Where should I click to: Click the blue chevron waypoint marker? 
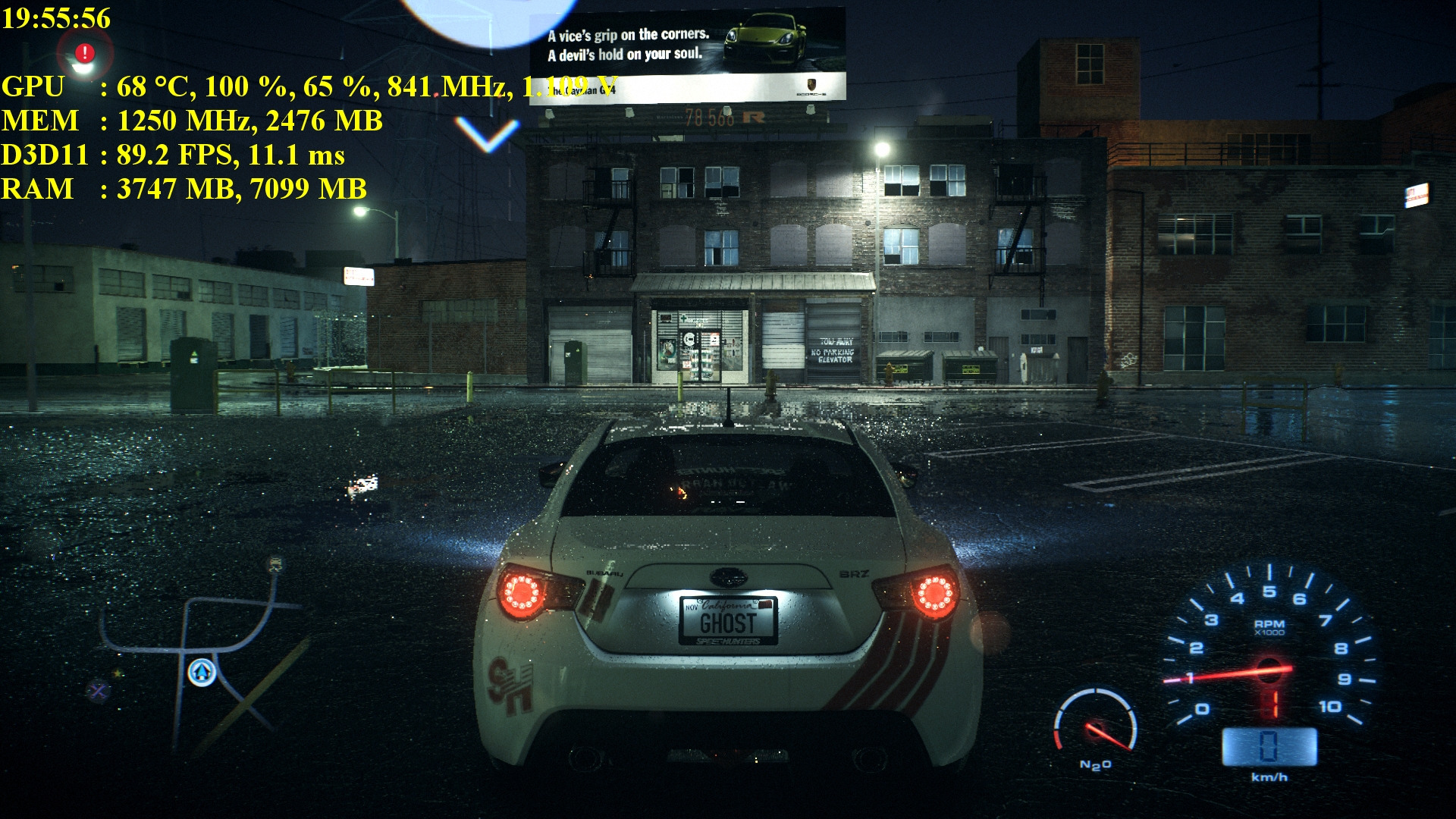[x=487, y=134]
